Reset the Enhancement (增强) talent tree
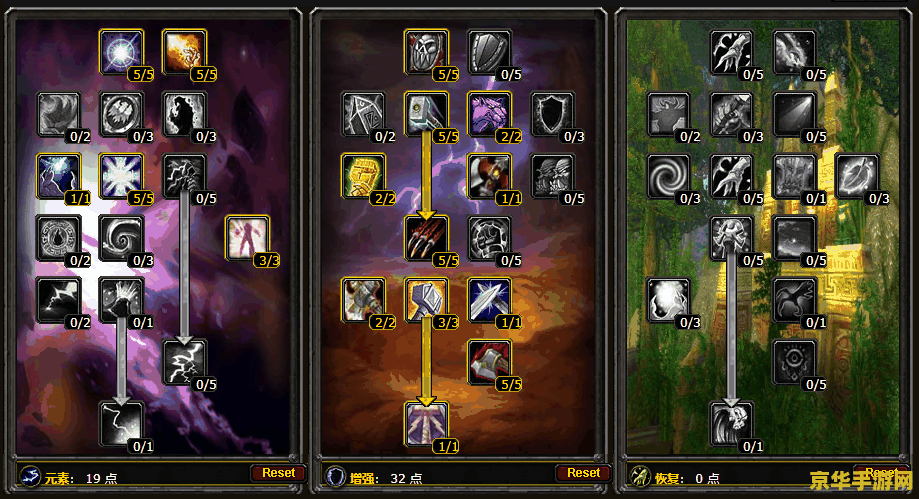Screen dimensions: 919x499 click(583, 473)
